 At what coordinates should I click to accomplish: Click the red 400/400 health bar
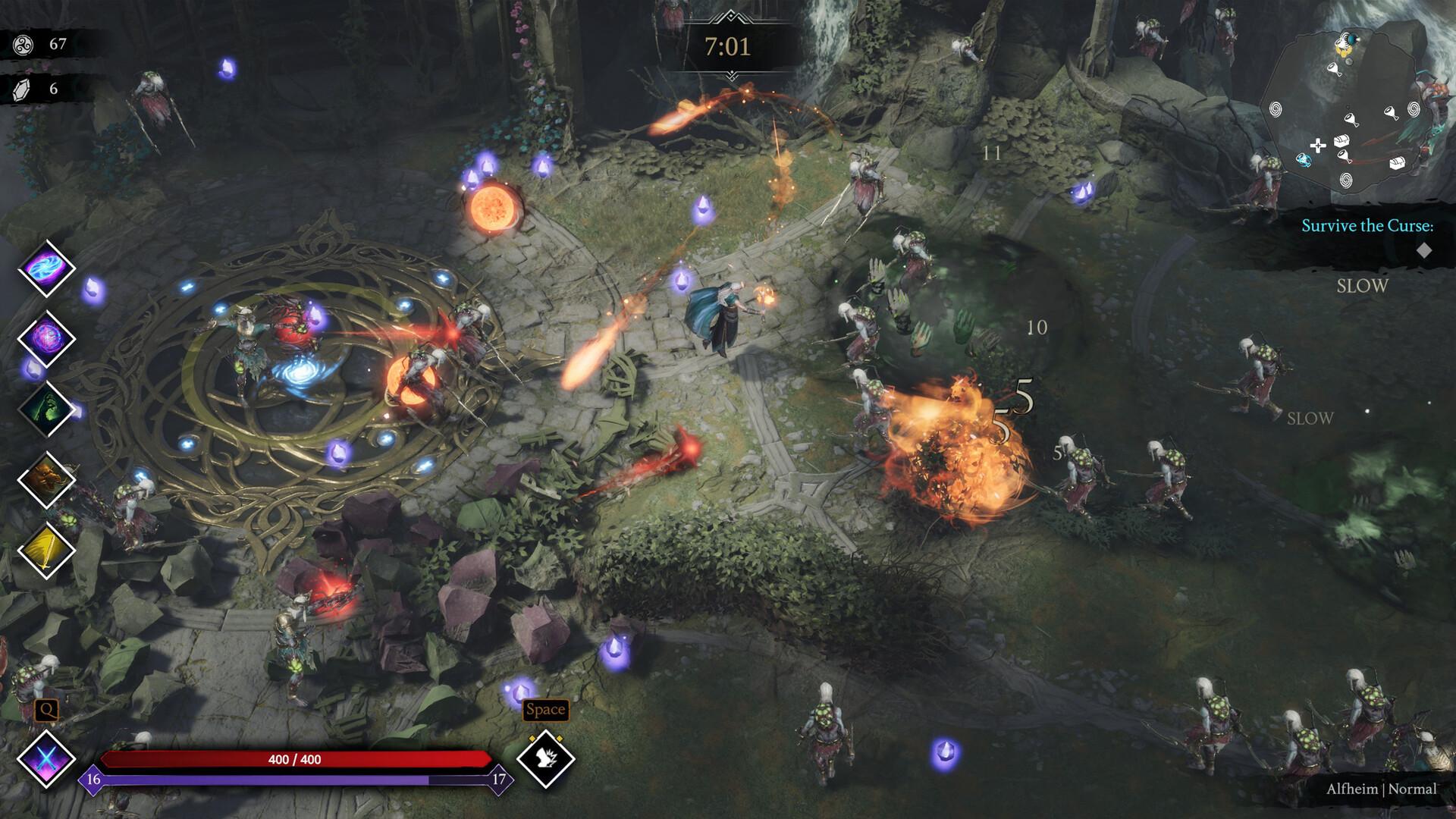point(296,758)
